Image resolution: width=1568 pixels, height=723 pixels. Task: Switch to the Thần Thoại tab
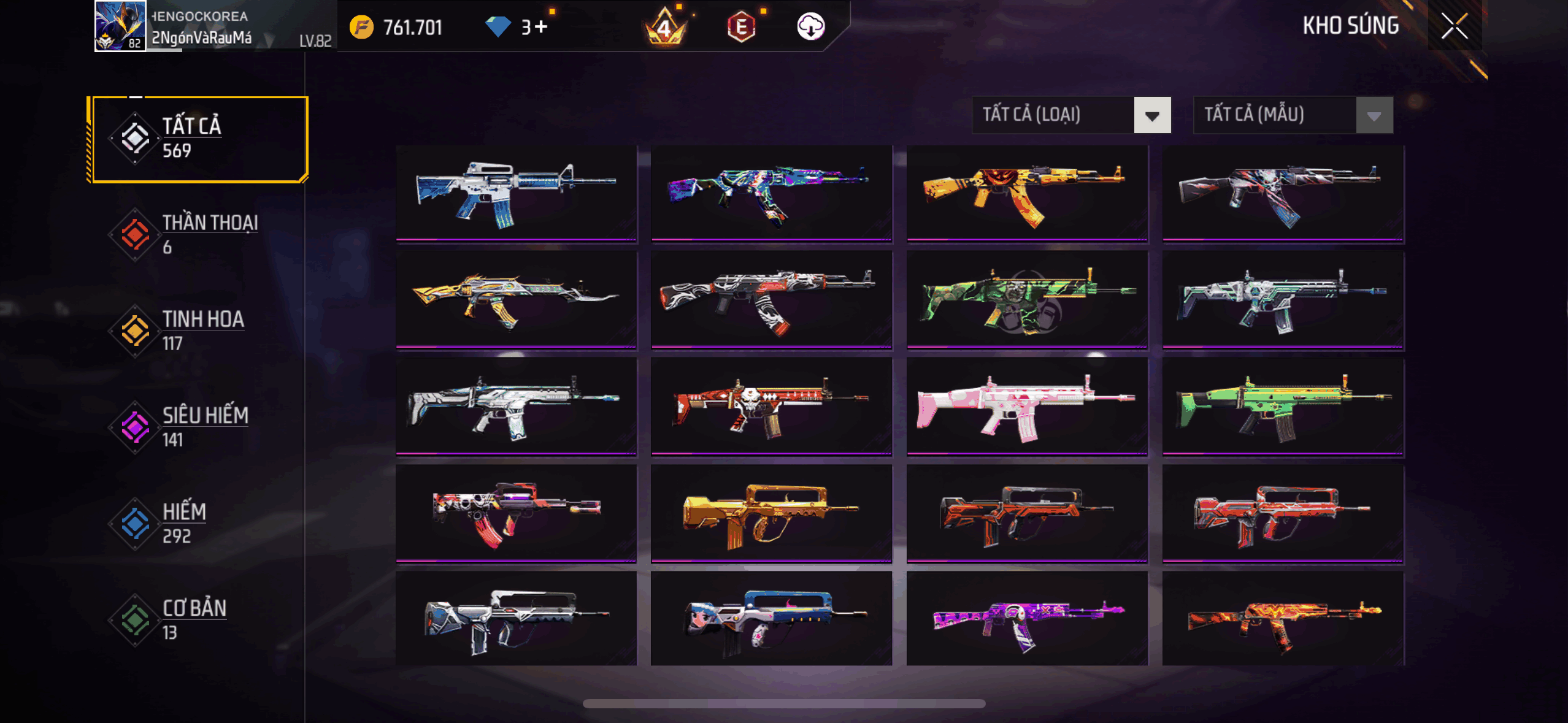point(198,235)
